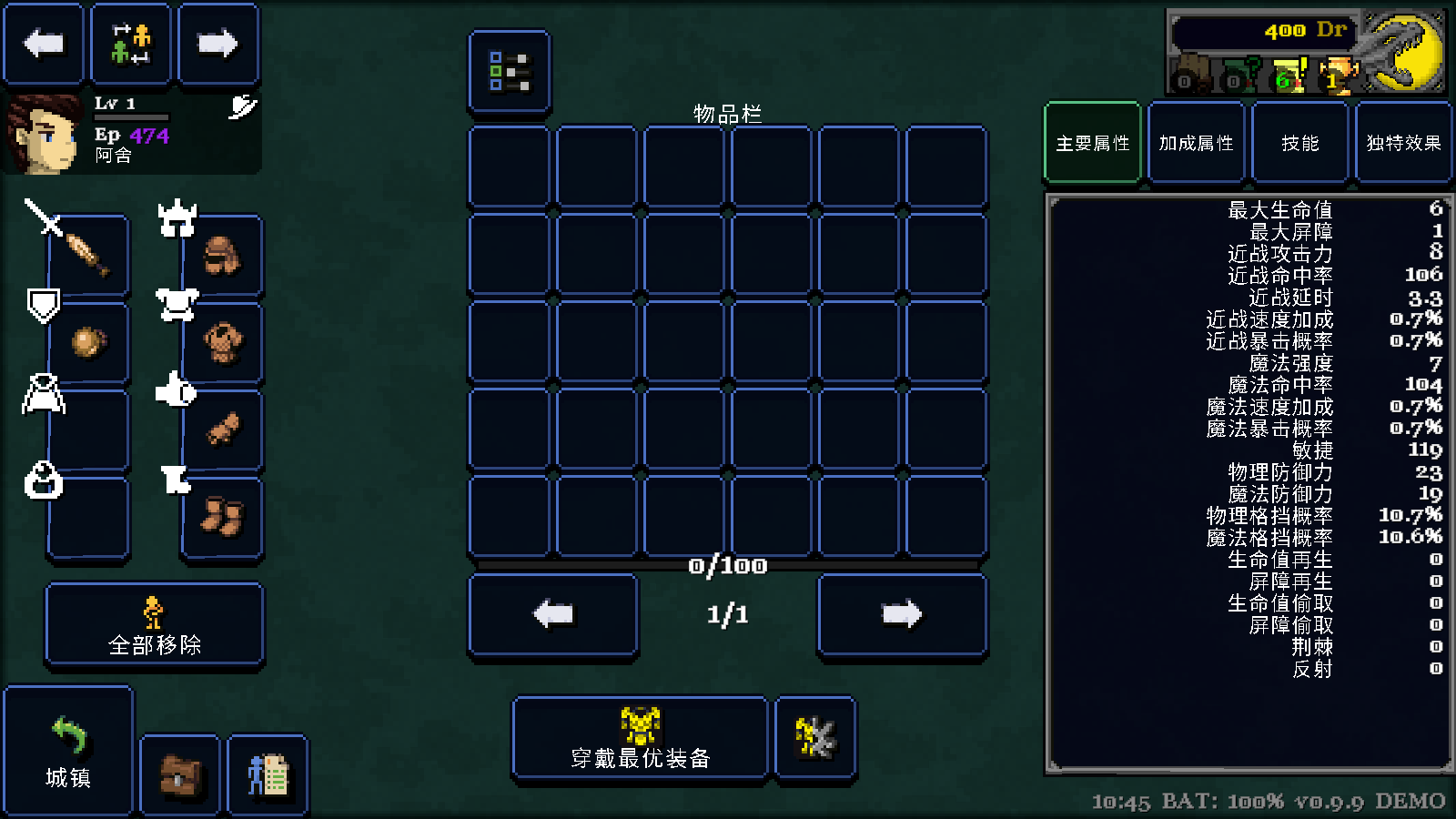Open the storage chest icon near 城镇
Viewport: 1456px width, 819px height.
coord(179,775)
